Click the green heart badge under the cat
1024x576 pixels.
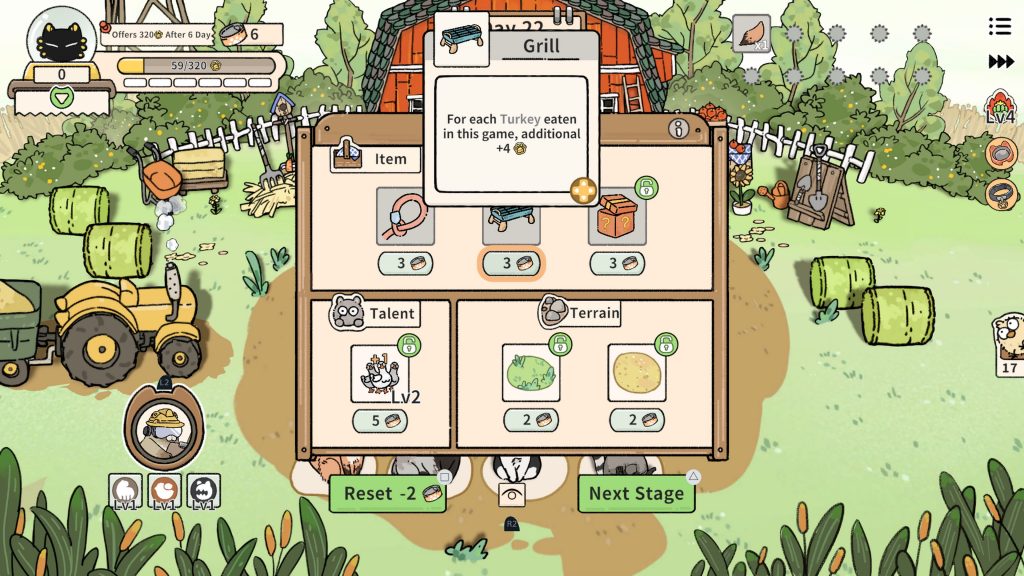pyautogui.click(x=62, y=98)
